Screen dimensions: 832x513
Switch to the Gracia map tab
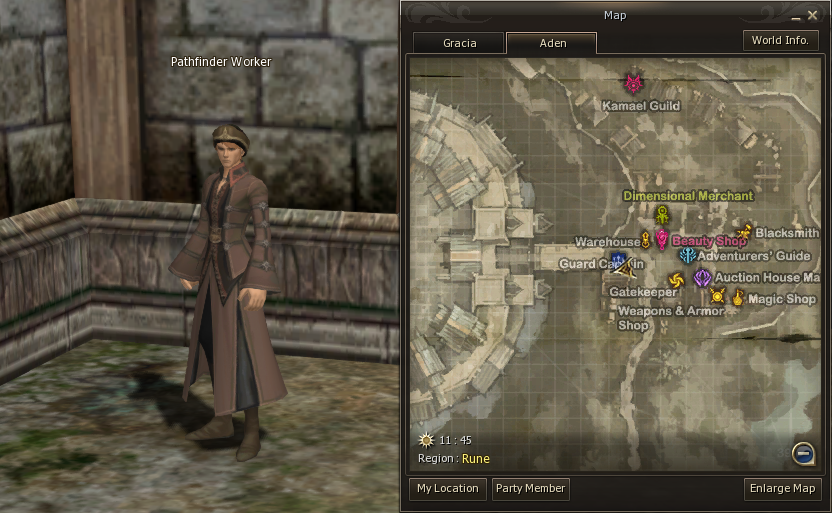tap(459, 43)
